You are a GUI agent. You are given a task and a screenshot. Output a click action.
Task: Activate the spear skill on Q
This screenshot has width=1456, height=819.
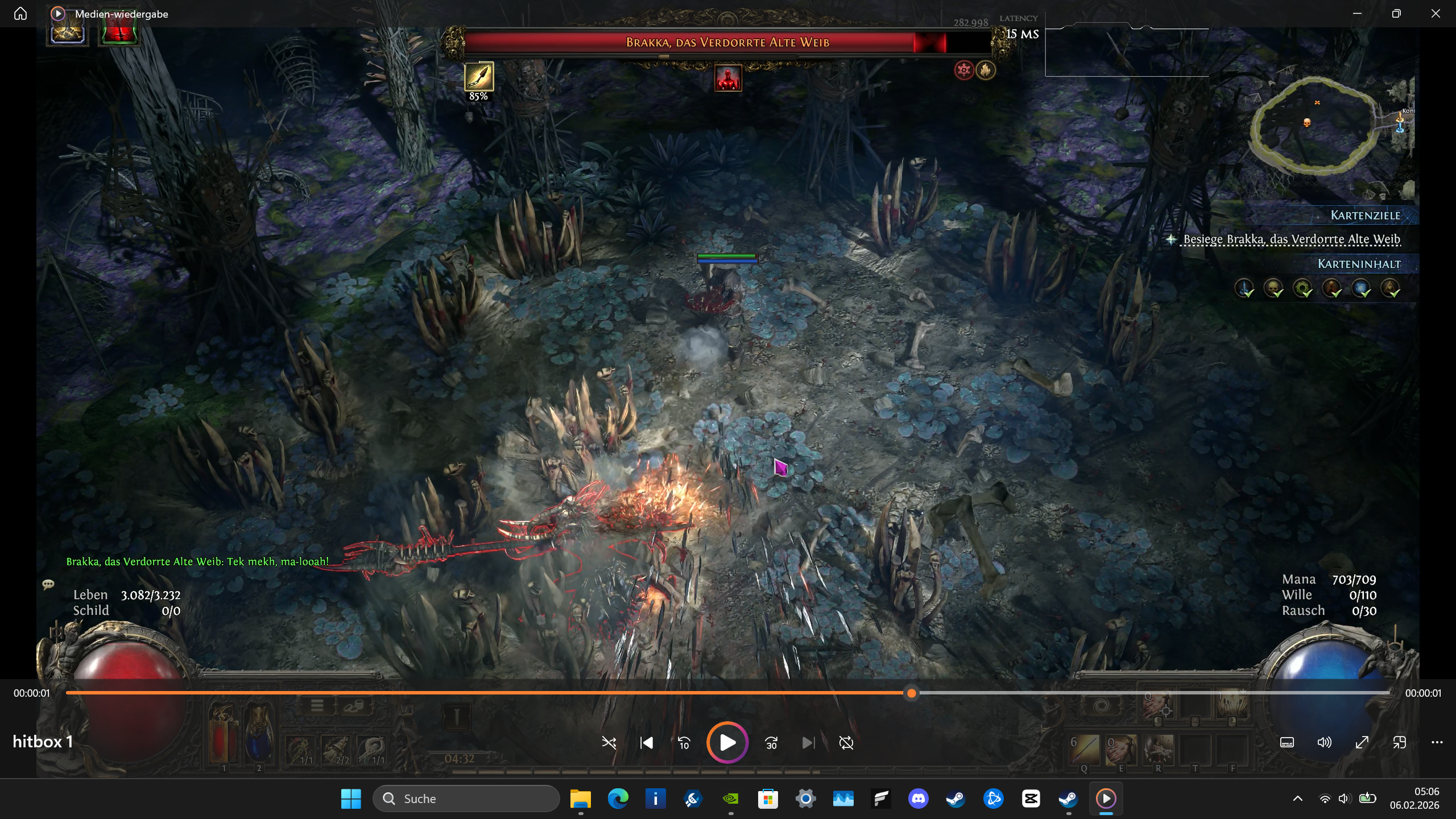click(1085, 749)
